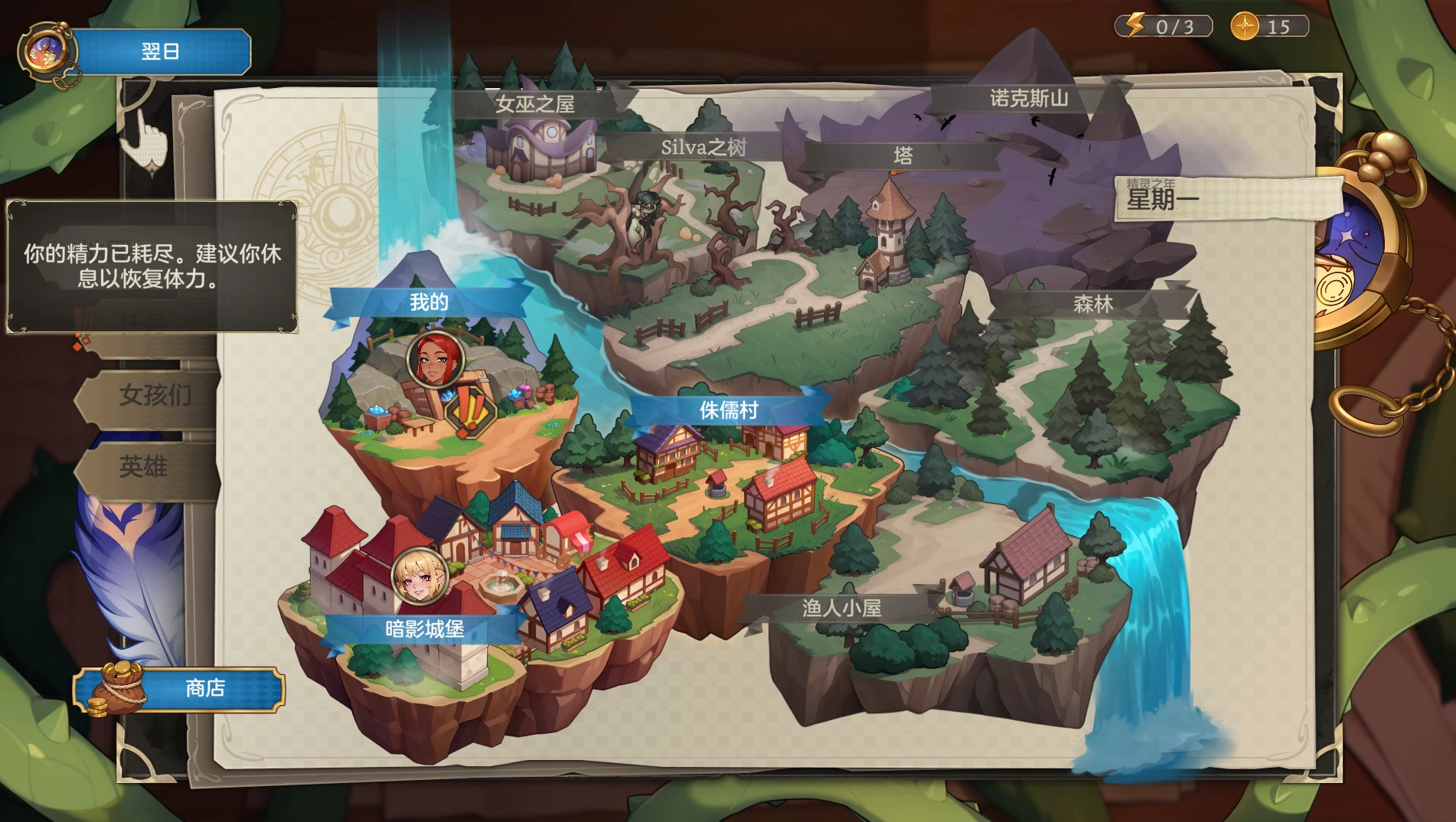Viewport: 1456px width, 822px height.
Task: Select the 我的 mine location banner
Action: coord(429,302)
